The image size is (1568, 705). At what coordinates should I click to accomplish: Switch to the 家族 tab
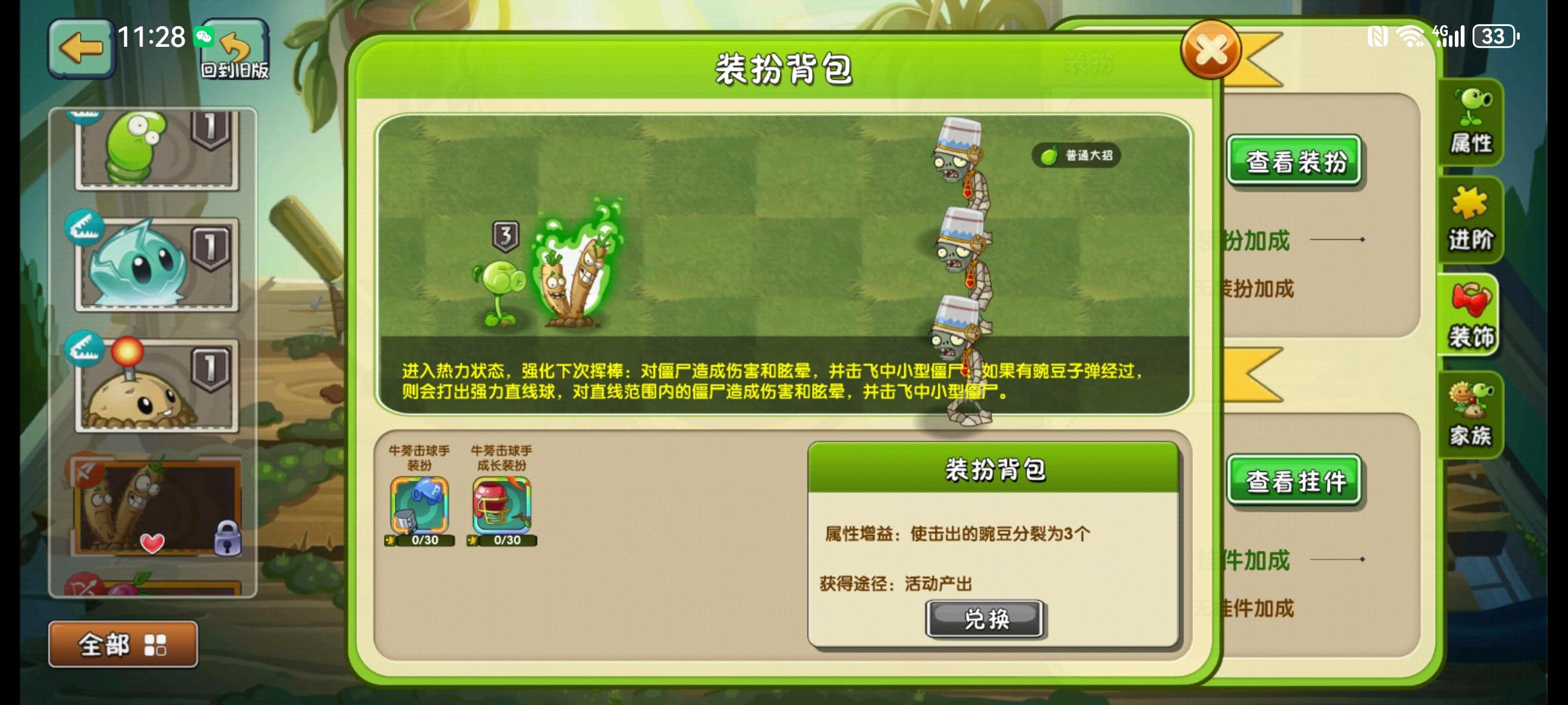click(1472, 414)
